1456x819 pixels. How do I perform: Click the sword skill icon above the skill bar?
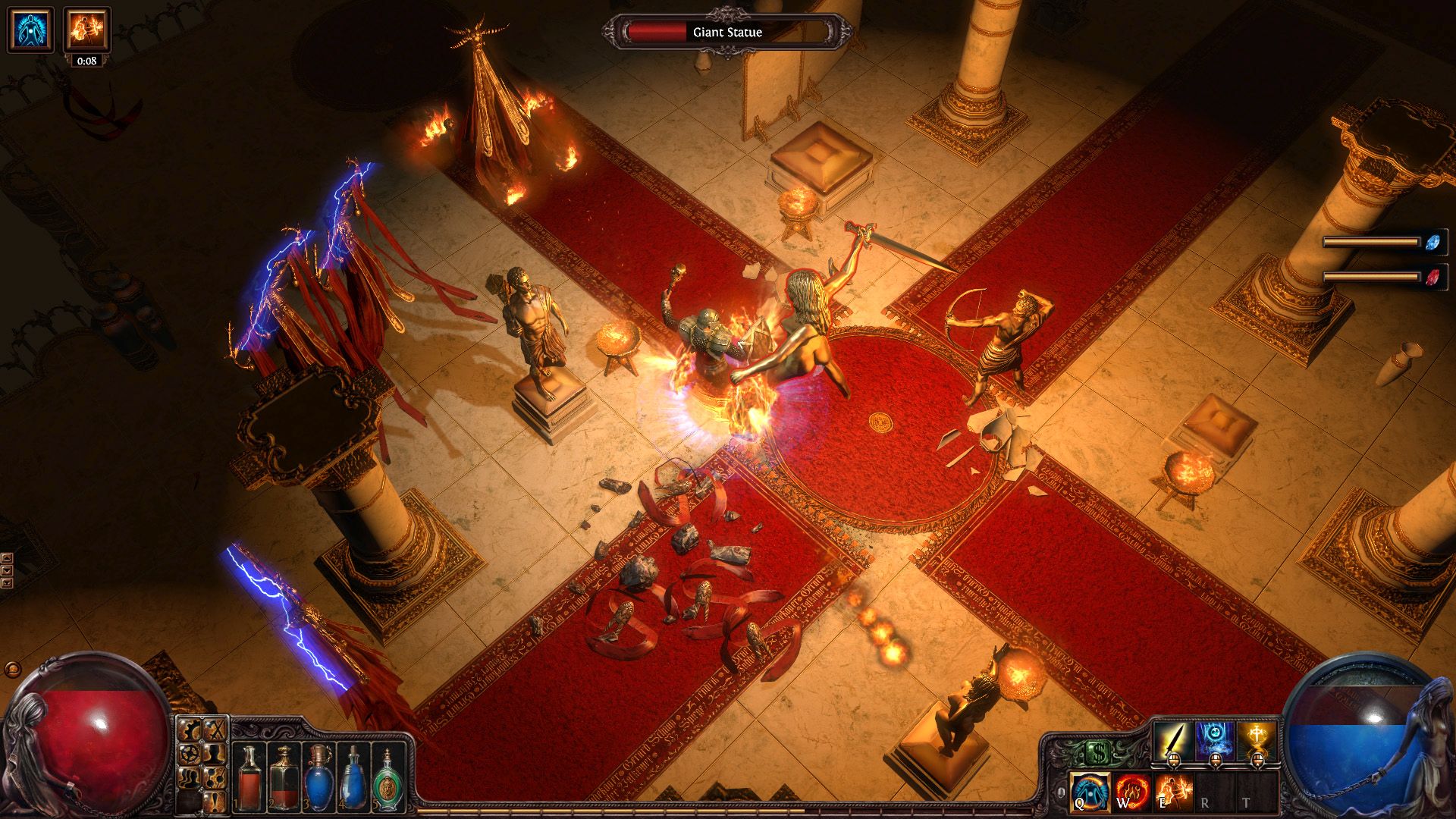[1173, 739]
